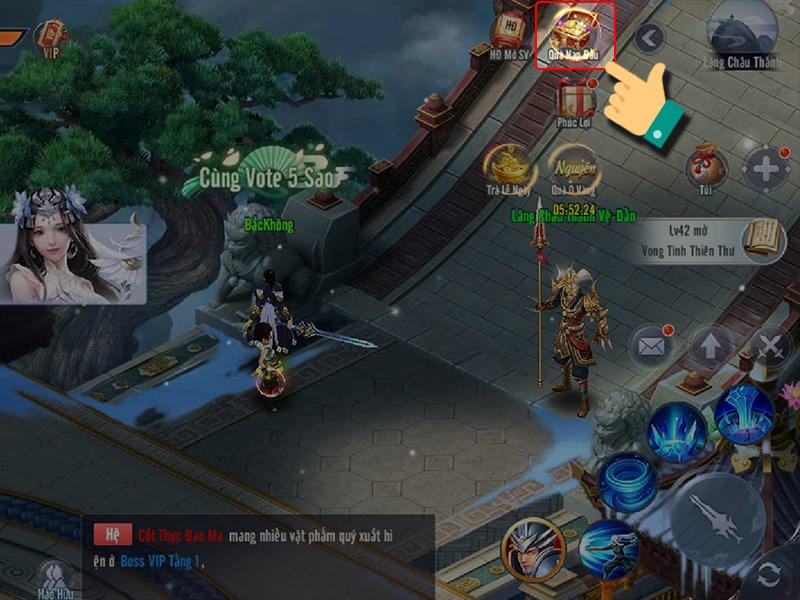Open the Lăng Châu Thành minimap
This screenshot has height=600, width=800.
point(741,35)
